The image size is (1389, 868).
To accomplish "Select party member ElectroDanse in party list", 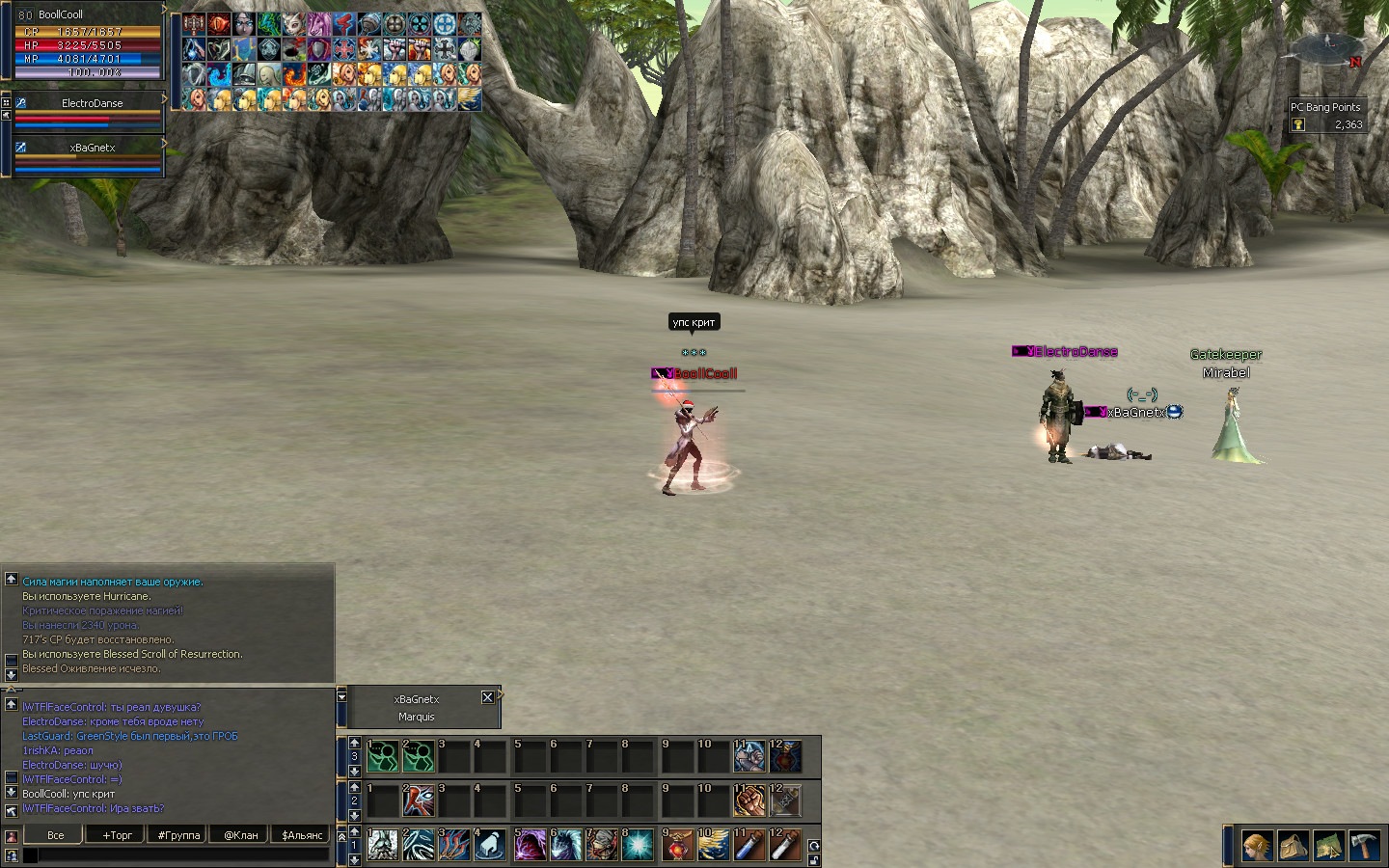I will 93,103.
